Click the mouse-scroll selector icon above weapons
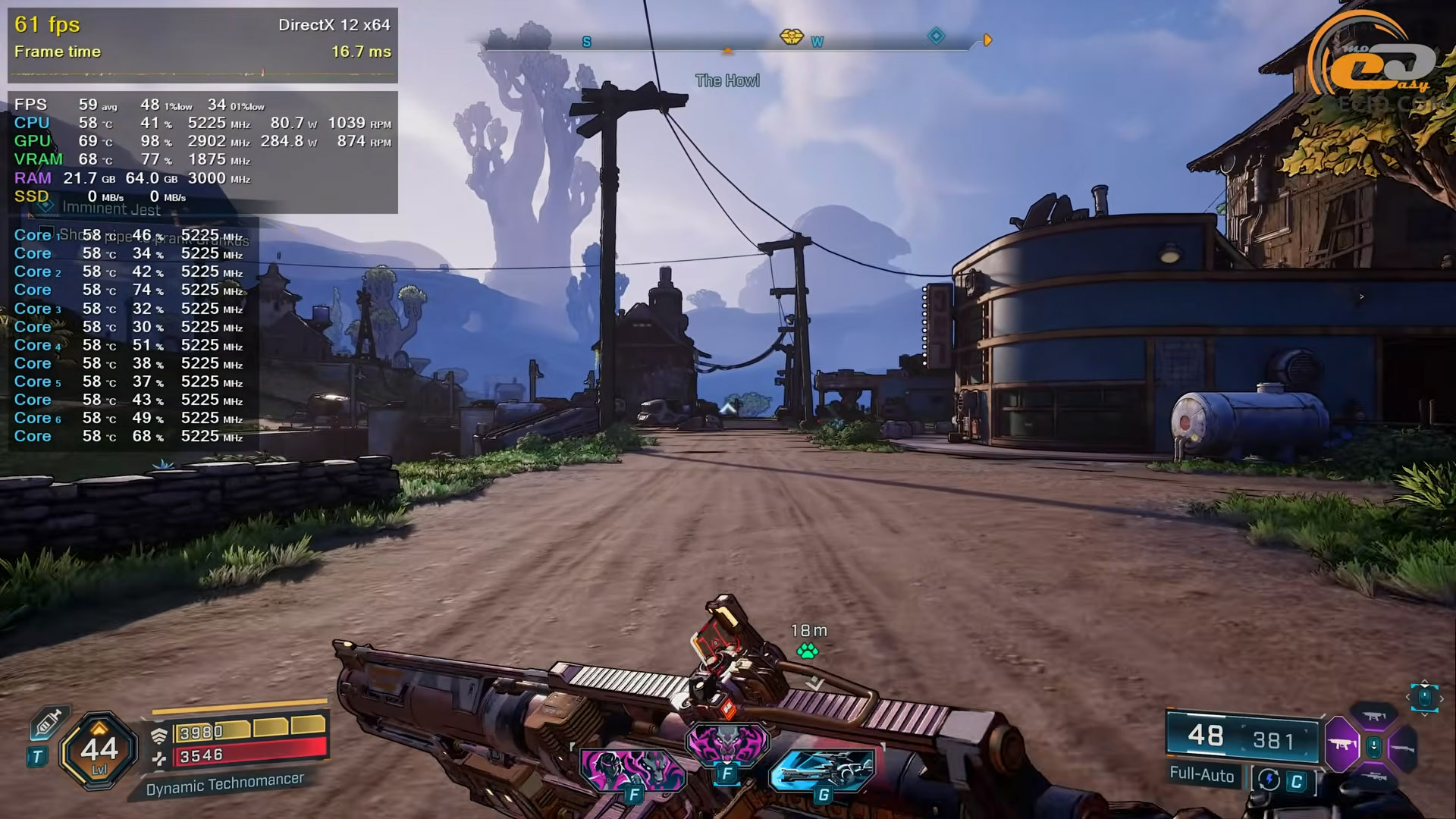This screenshot has height=819, width=1456. pyautogui.click(x=1424, y=697)
